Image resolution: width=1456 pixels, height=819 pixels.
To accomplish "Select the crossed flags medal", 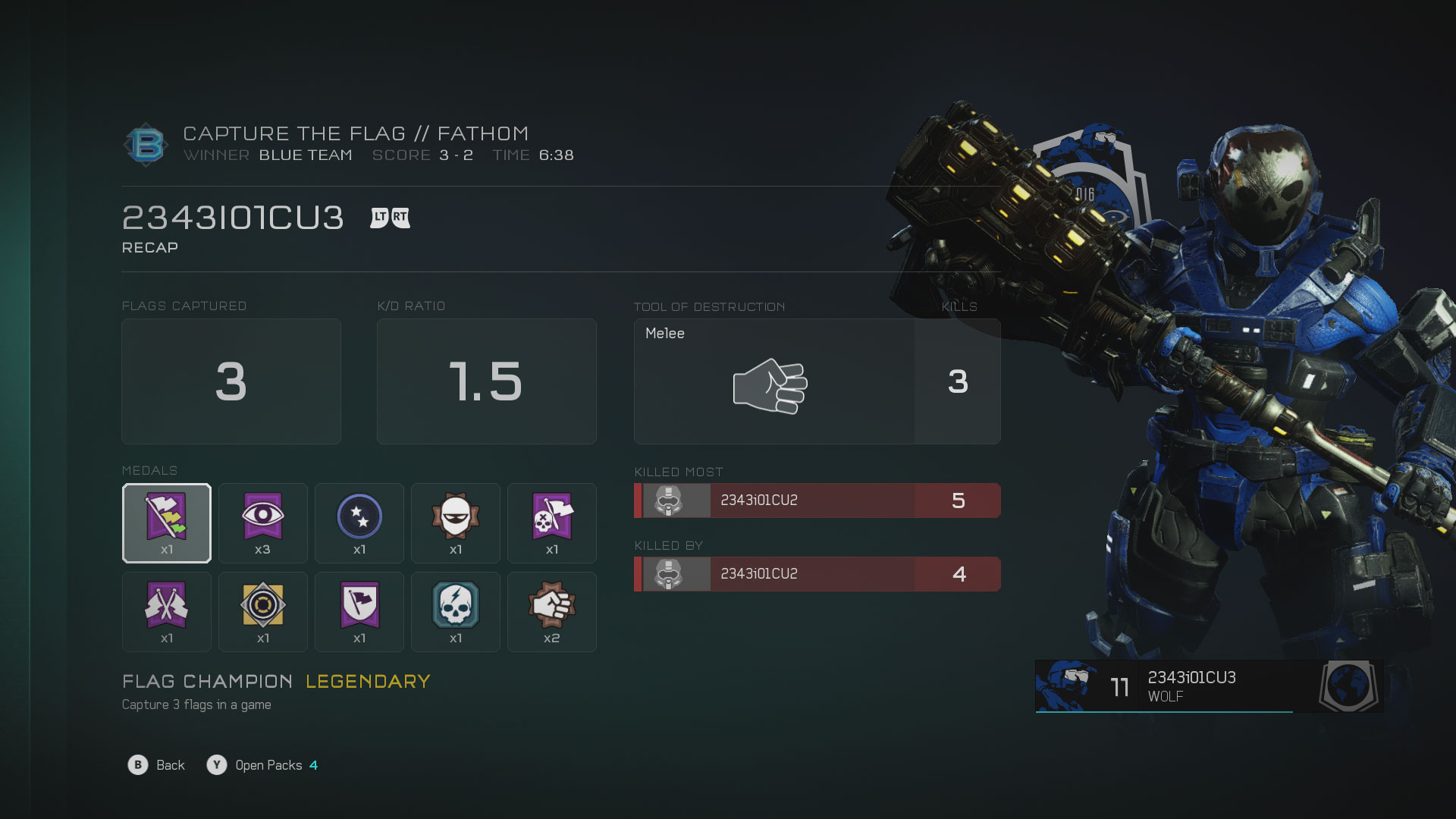I will pos(167,612).
